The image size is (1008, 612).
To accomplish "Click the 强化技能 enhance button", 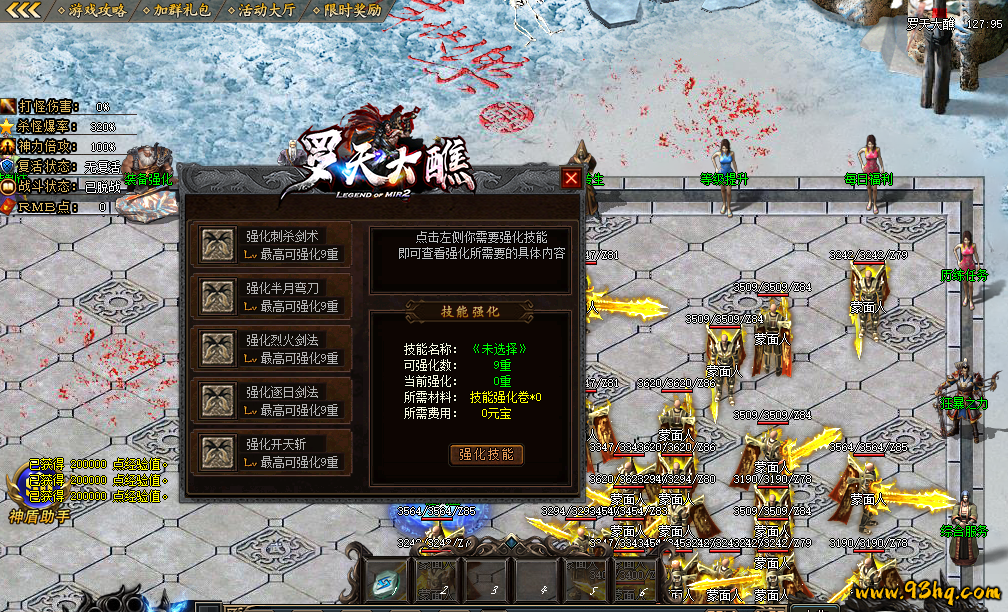I will 485,454.
